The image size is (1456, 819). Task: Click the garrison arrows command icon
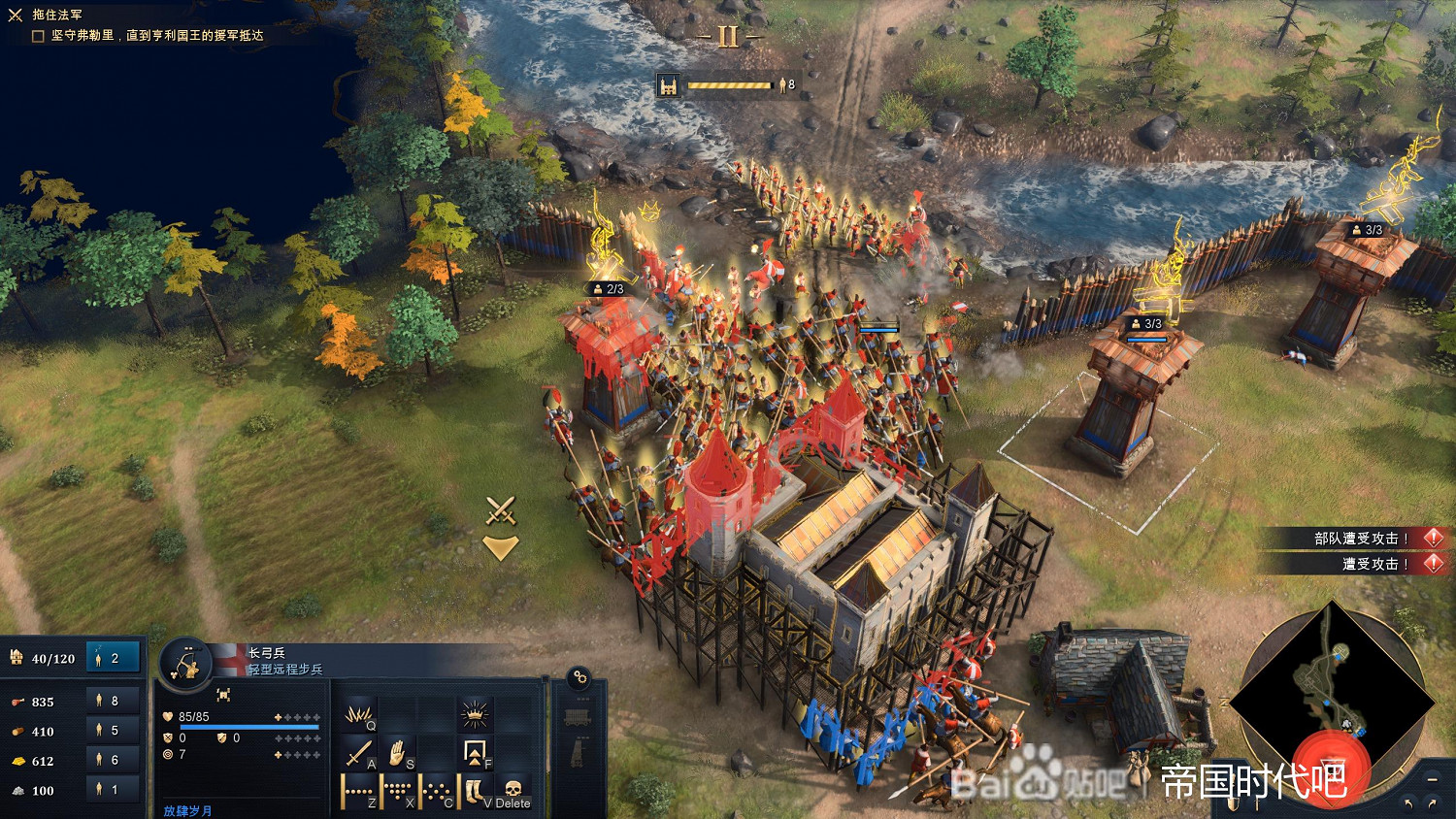click(x=475, y=754)
